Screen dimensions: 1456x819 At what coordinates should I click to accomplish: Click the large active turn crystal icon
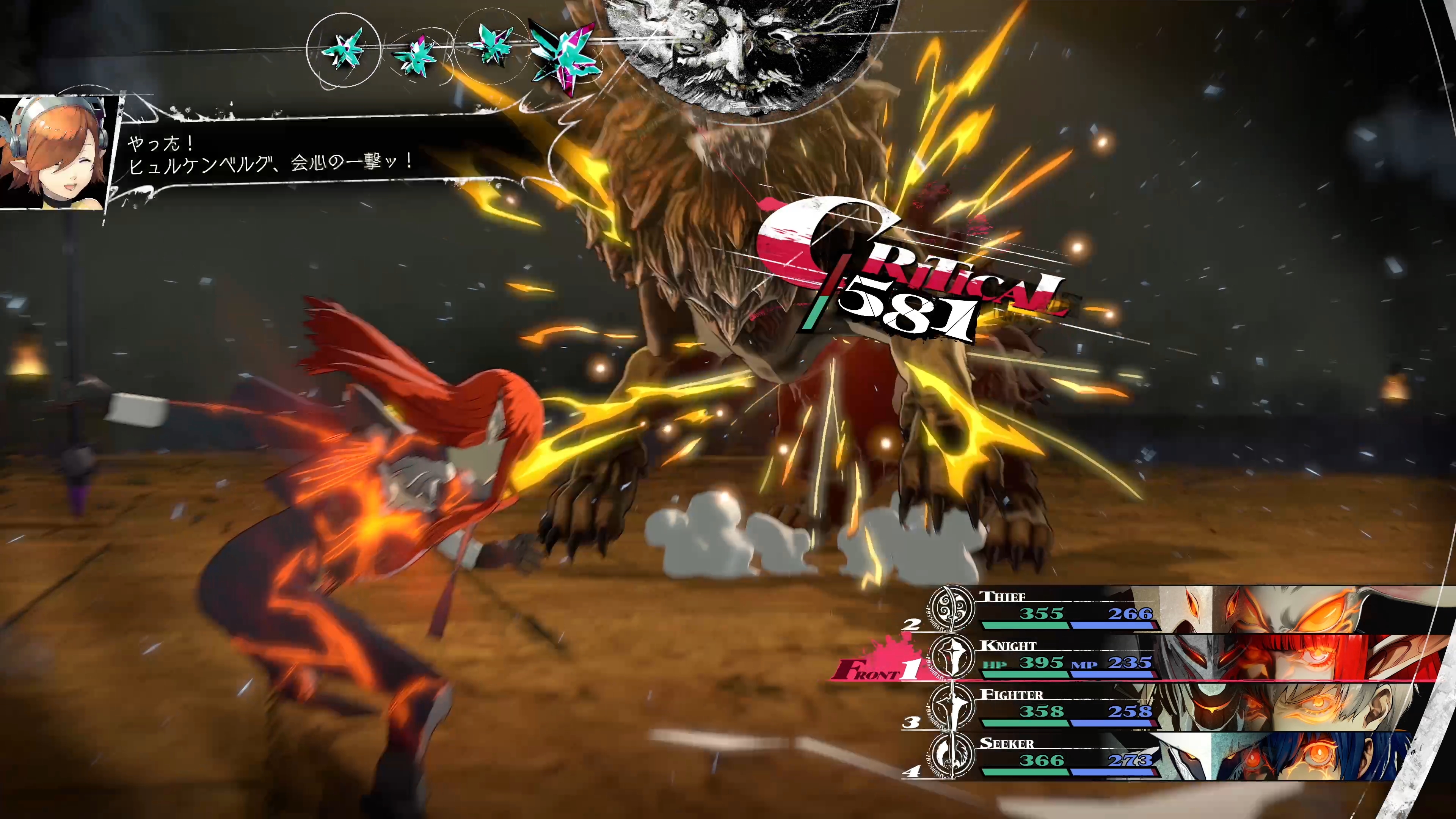point(563,55)
